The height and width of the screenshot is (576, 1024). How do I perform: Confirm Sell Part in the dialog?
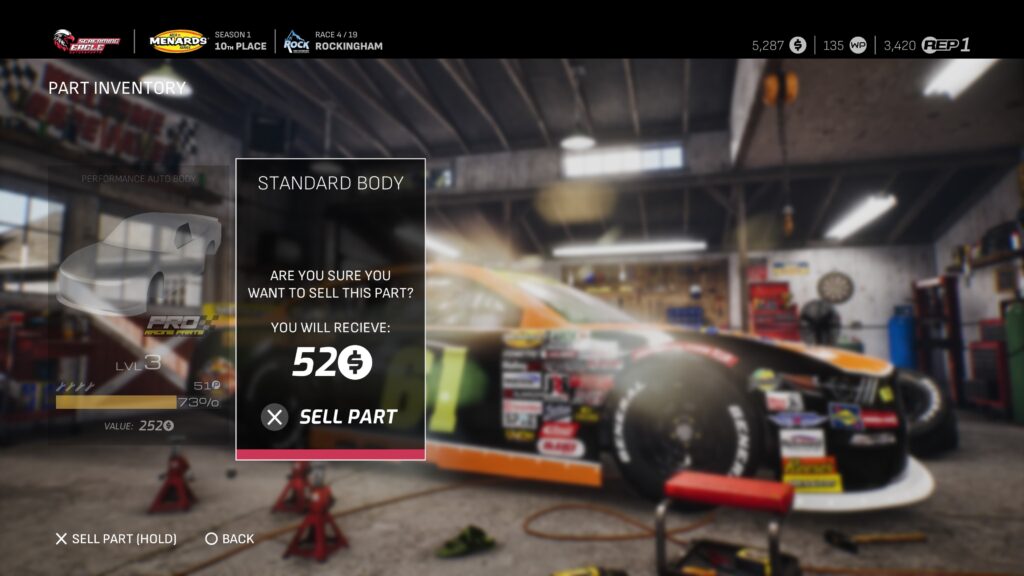(331, 417)
